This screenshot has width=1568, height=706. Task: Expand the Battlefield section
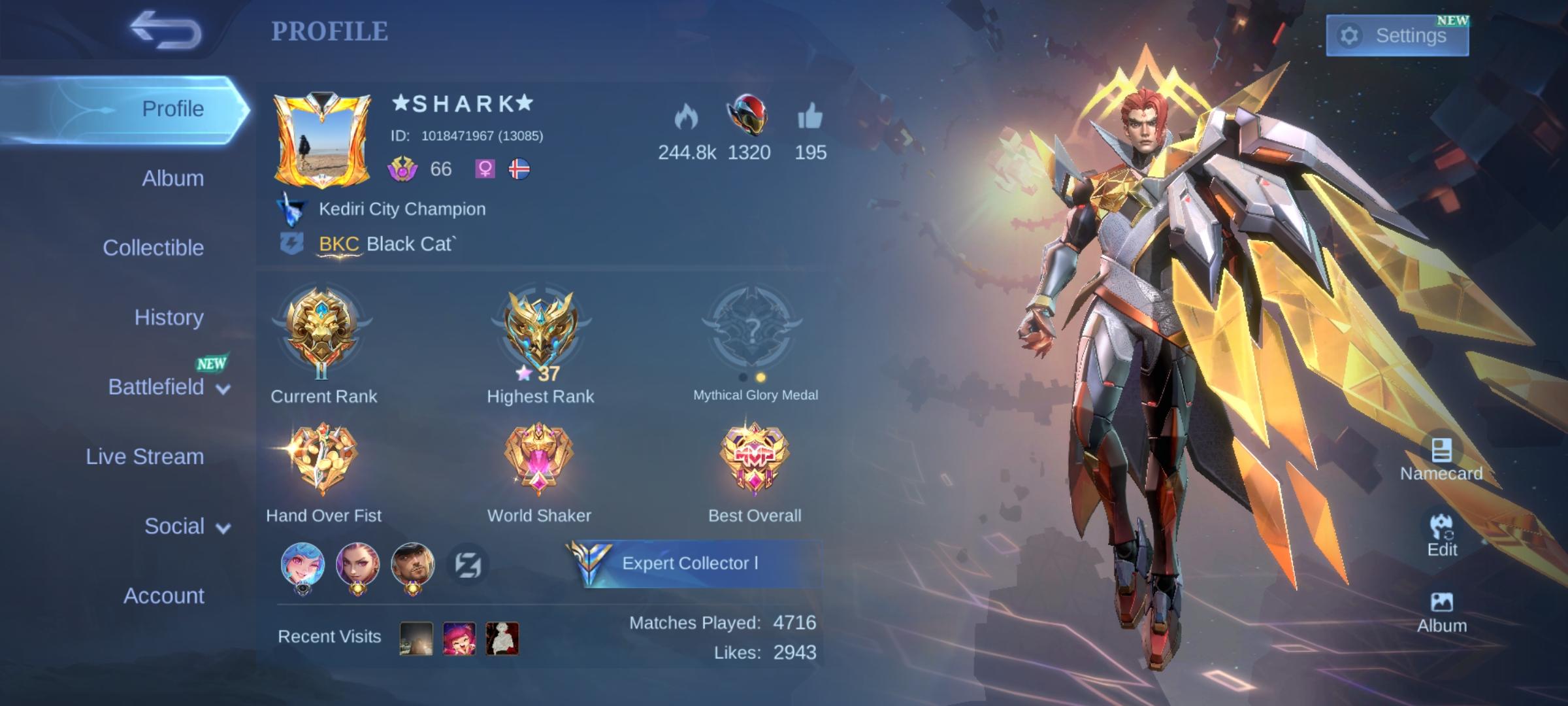169,388
